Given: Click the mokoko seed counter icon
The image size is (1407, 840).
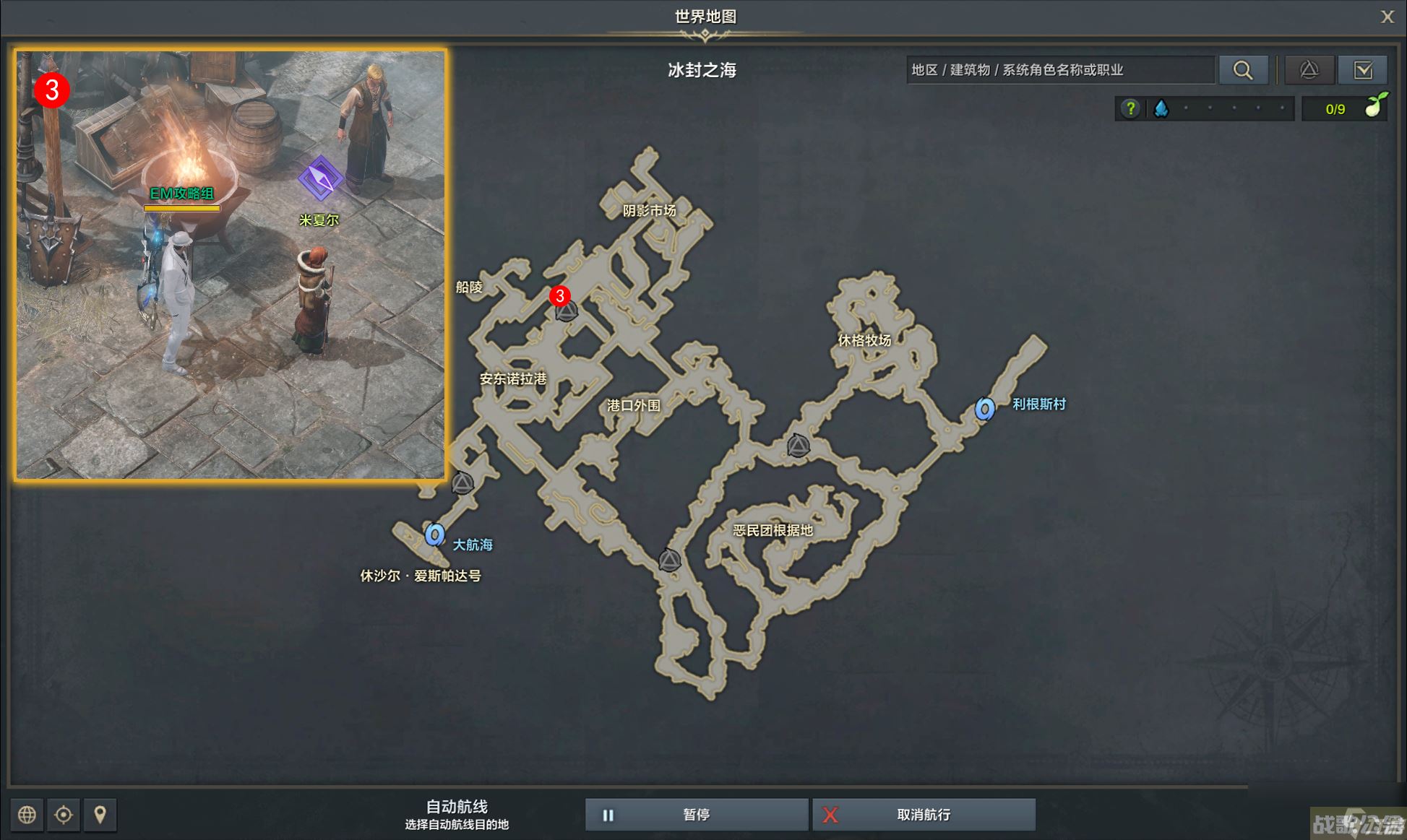Looking at the screenshot, I should click(1374, 107).
